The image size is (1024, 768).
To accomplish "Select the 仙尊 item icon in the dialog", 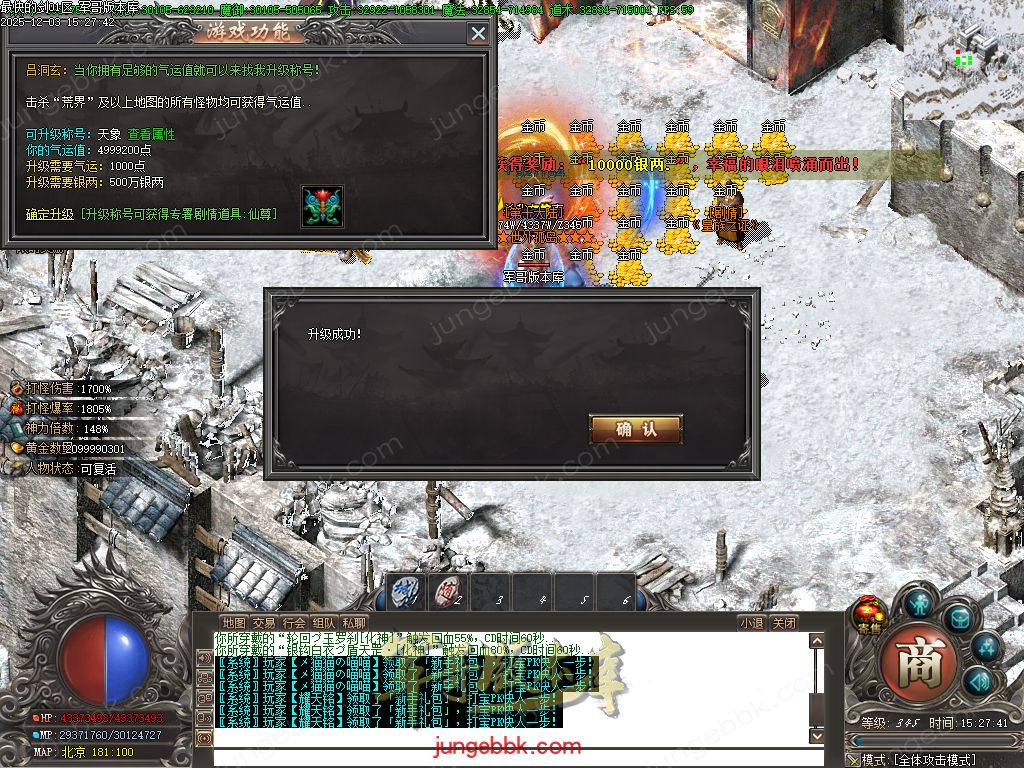I will (x=322, y=206).
